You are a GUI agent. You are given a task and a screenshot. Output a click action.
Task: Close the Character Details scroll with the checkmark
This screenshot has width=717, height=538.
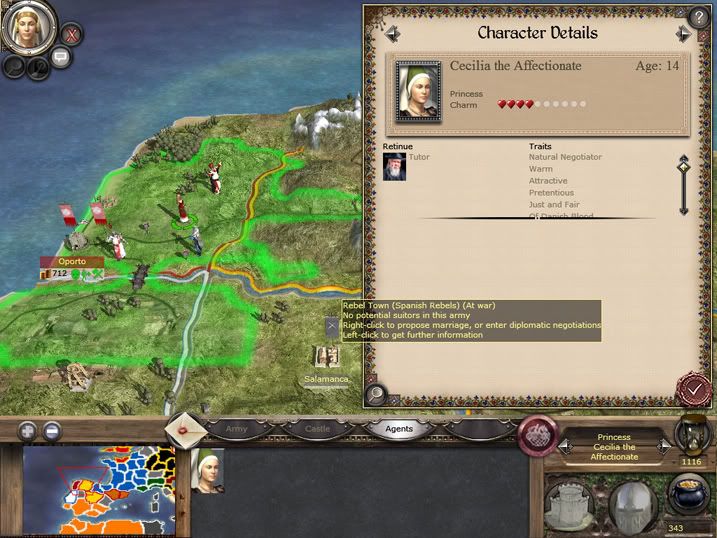[691, 389]
